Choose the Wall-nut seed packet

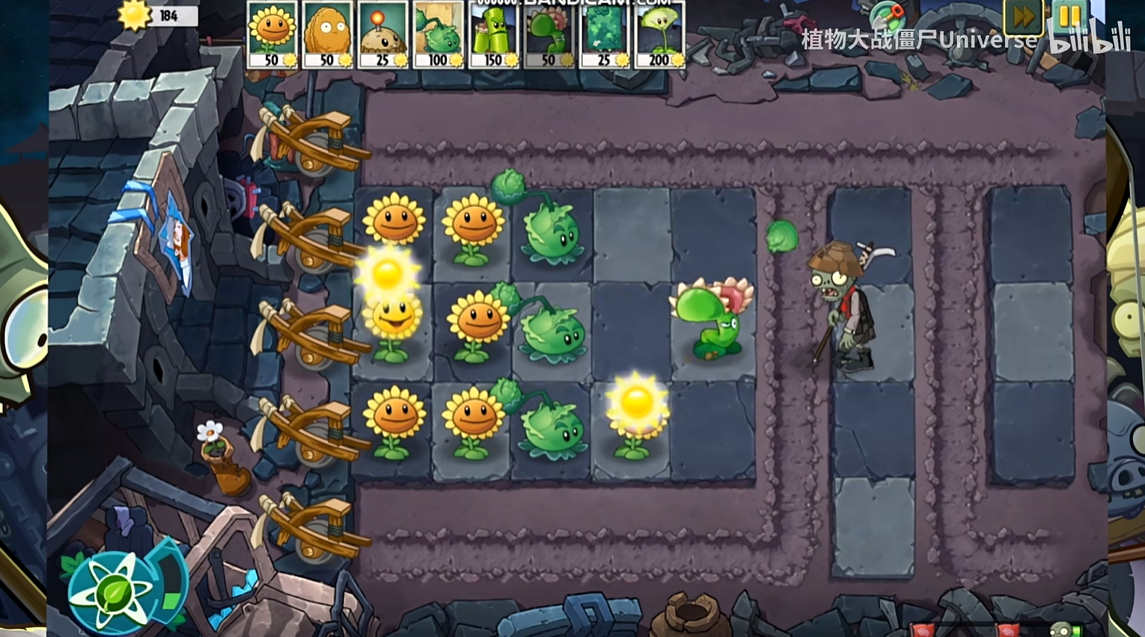coord(327,34)
